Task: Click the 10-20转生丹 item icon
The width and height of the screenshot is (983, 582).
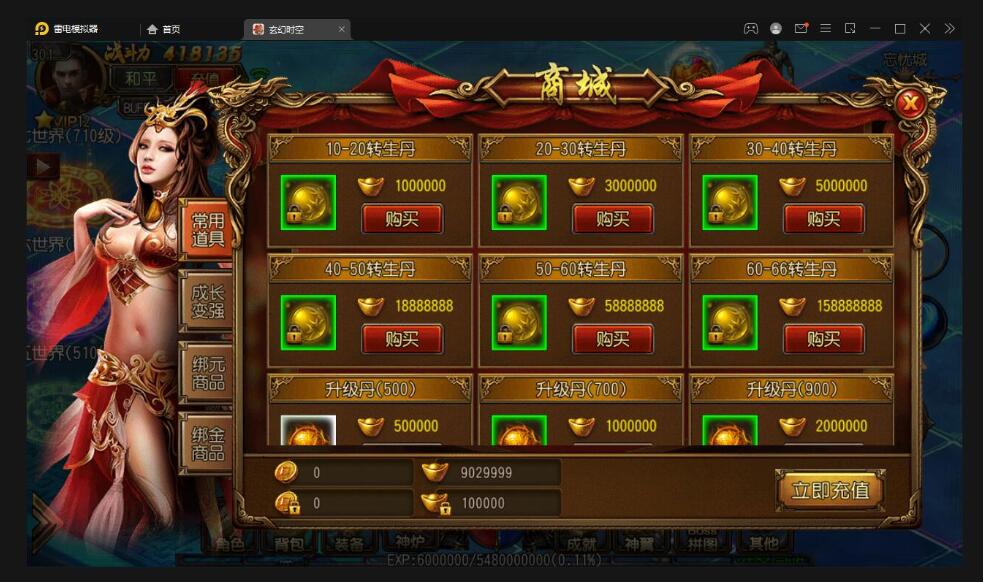Action: [308, 203]
